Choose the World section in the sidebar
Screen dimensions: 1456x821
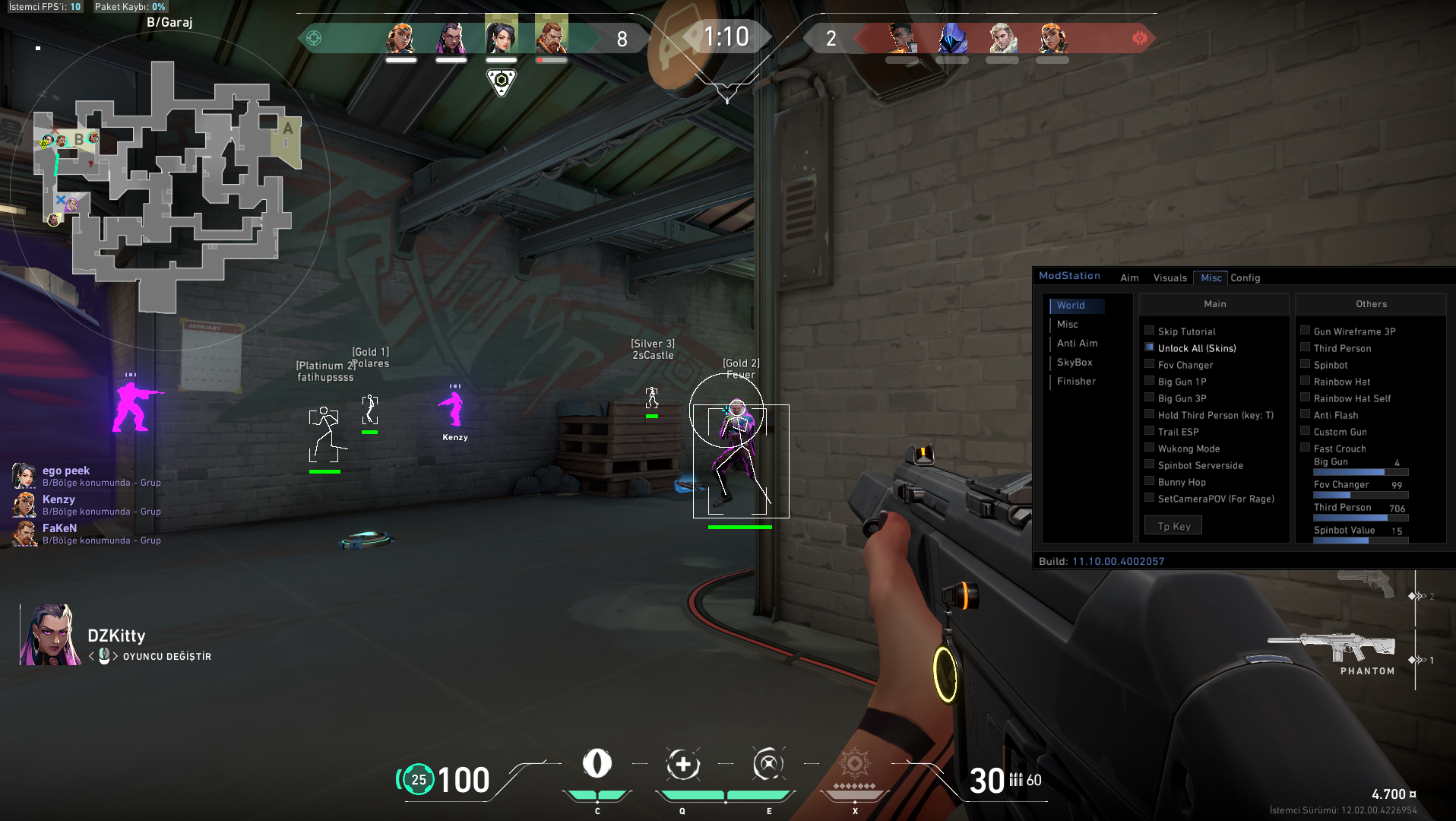(1071, 306)
